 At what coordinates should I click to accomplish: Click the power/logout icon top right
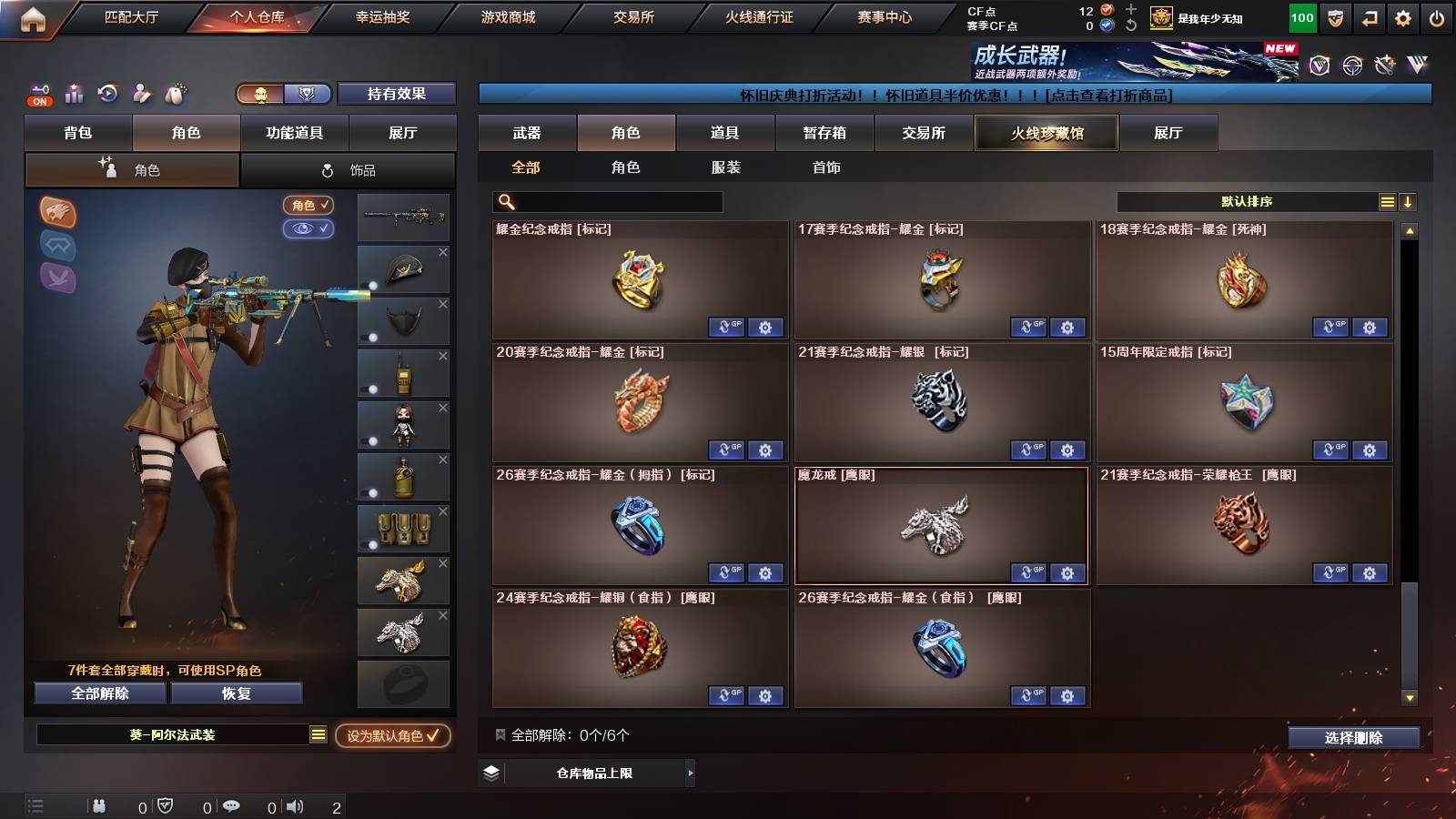[x=1438, y=17]
